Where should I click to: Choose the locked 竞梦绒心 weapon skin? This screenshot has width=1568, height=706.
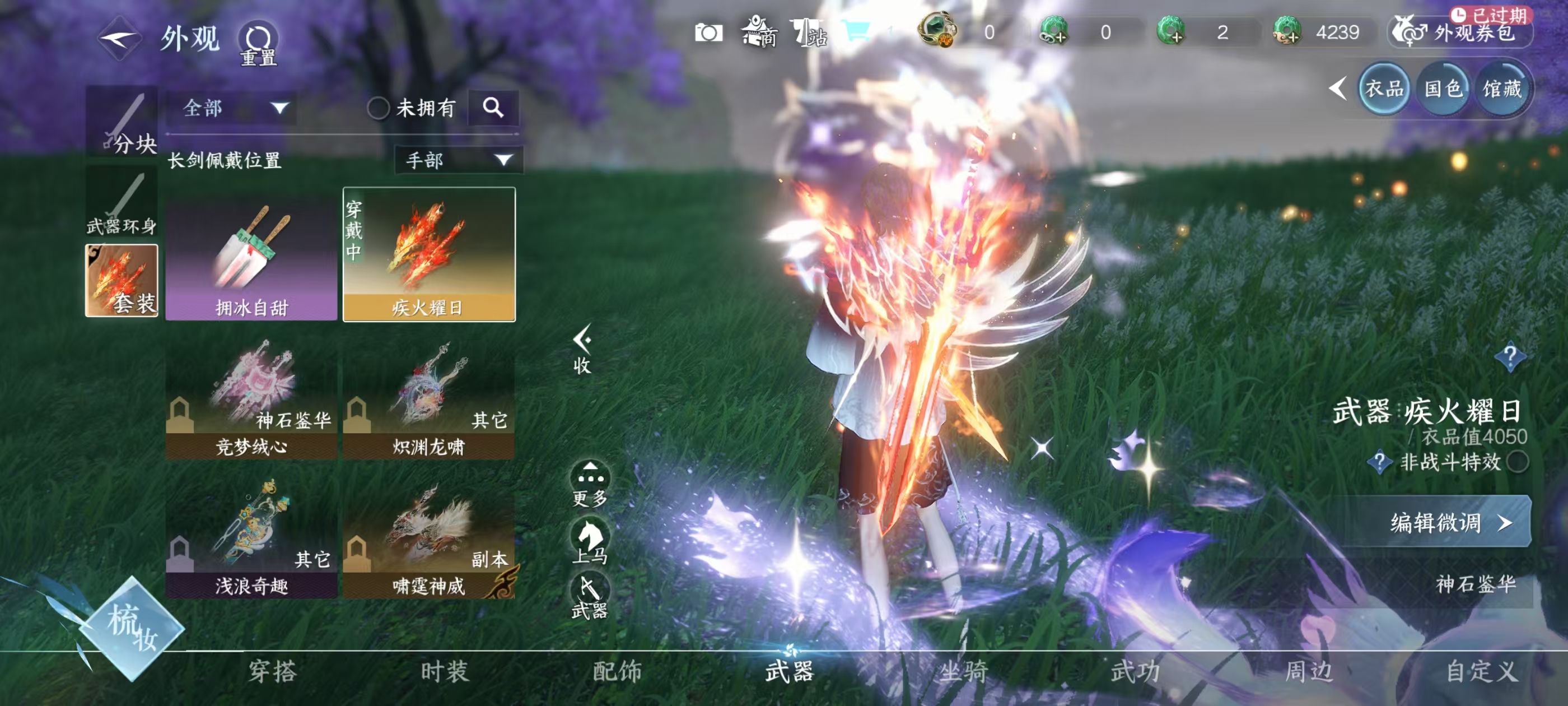251,399
